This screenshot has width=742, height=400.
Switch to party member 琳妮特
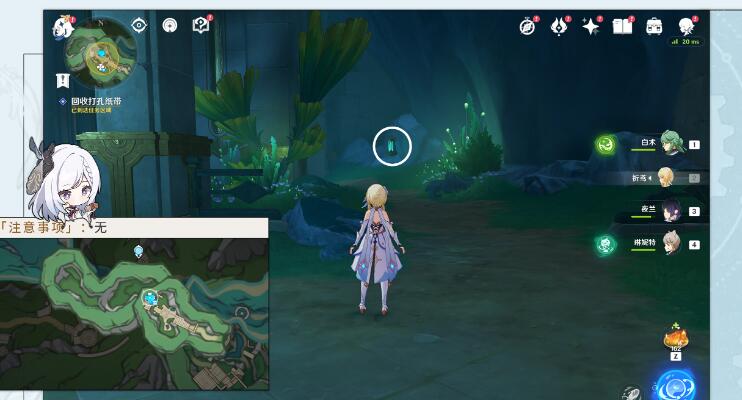(x=669, y=243)
